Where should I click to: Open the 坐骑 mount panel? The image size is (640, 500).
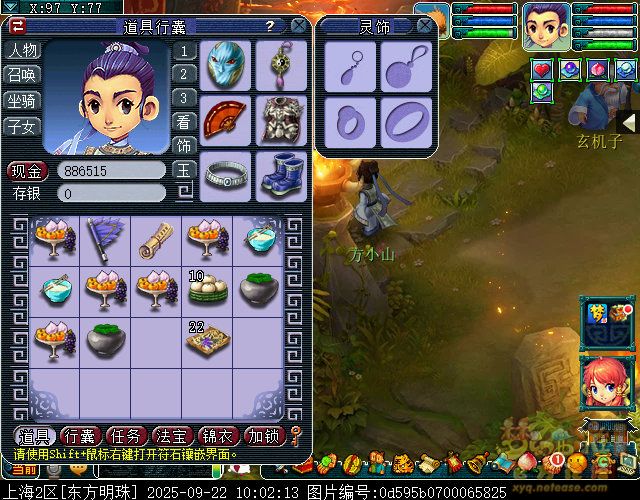click(22, 101)
